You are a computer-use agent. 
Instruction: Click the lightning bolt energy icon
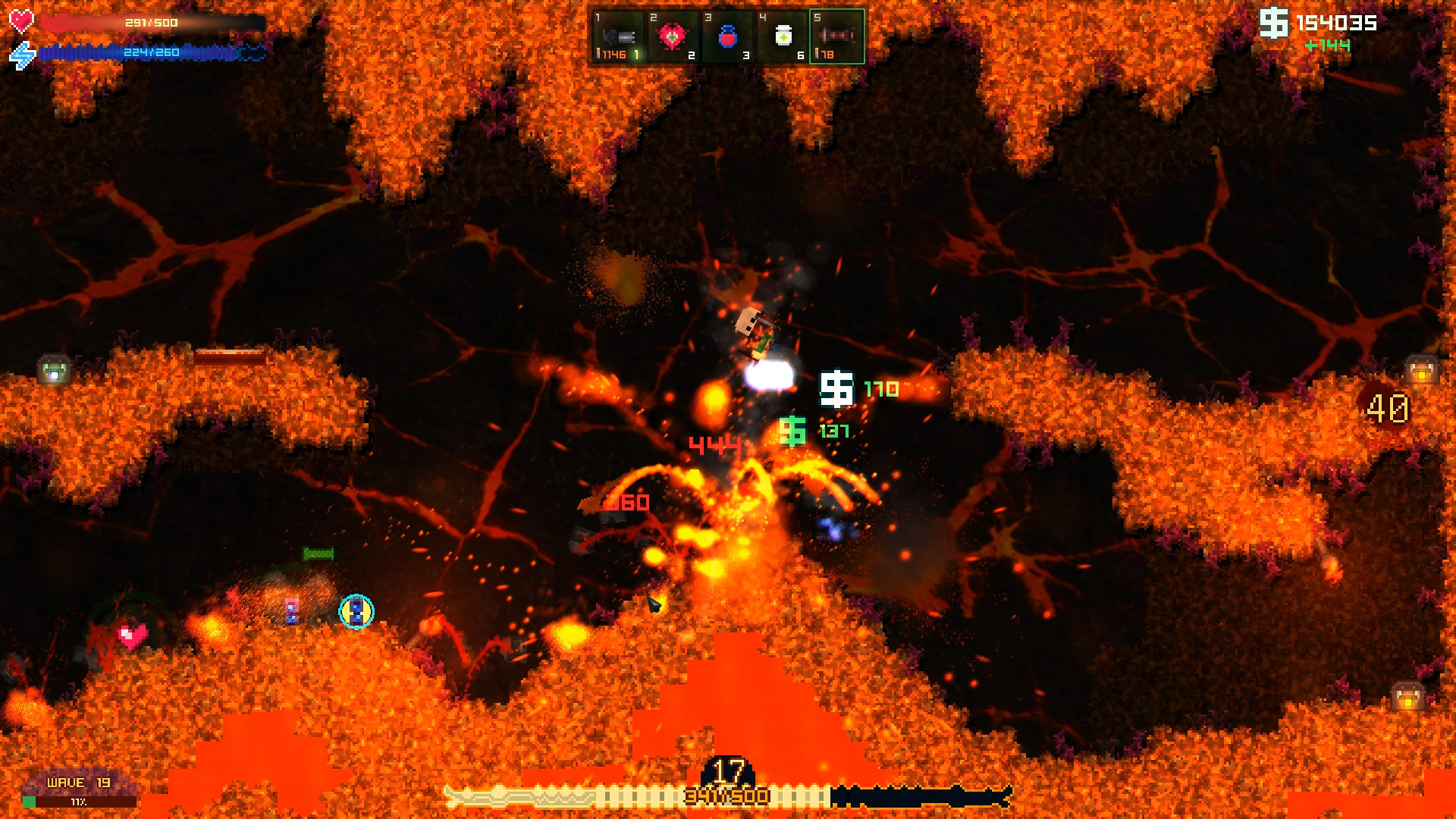click(x=23, y=53)
